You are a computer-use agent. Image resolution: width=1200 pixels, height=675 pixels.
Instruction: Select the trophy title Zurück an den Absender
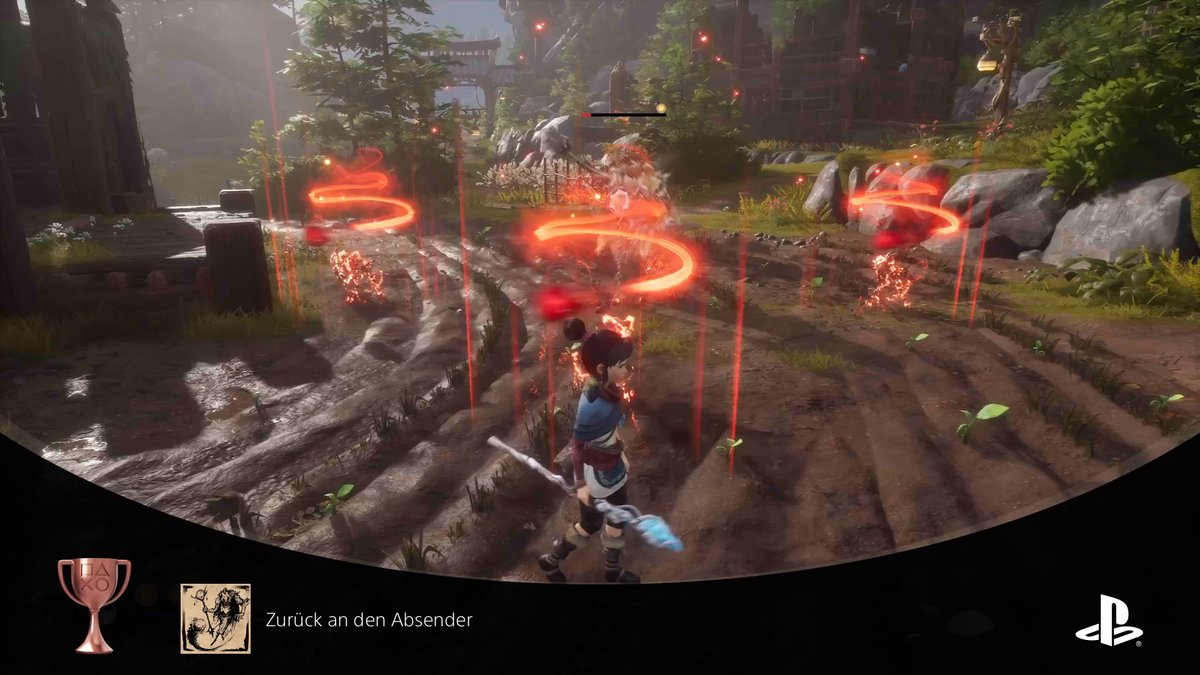(369, 620)
